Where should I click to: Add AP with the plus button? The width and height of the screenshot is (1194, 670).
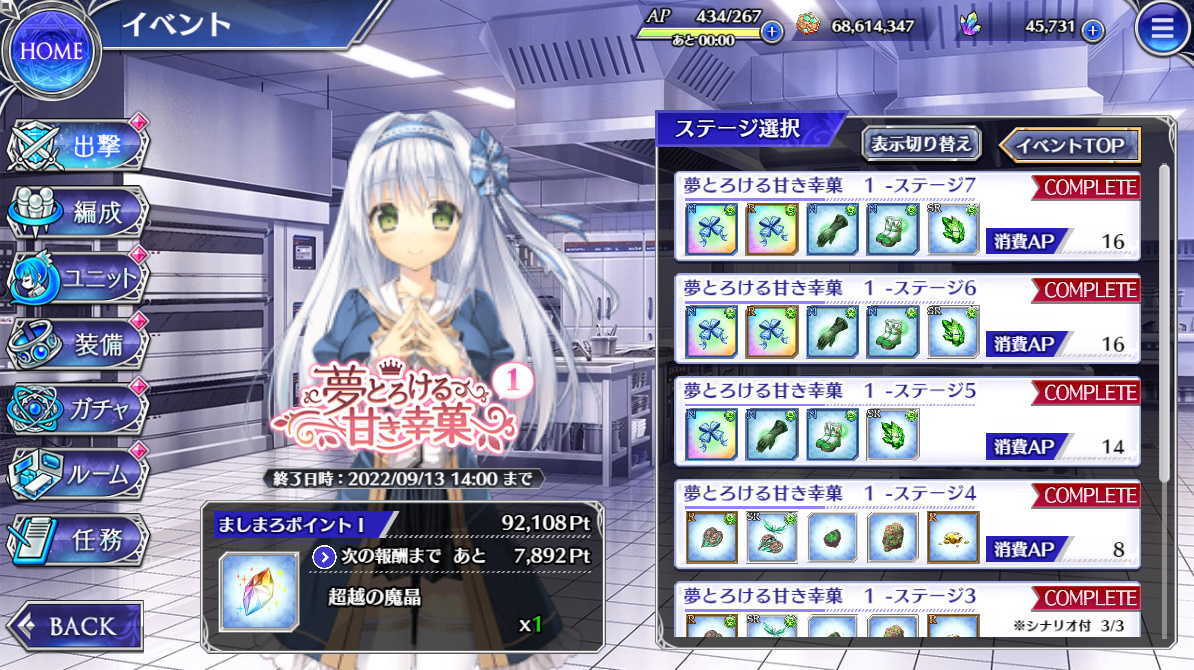pos(772,31)
